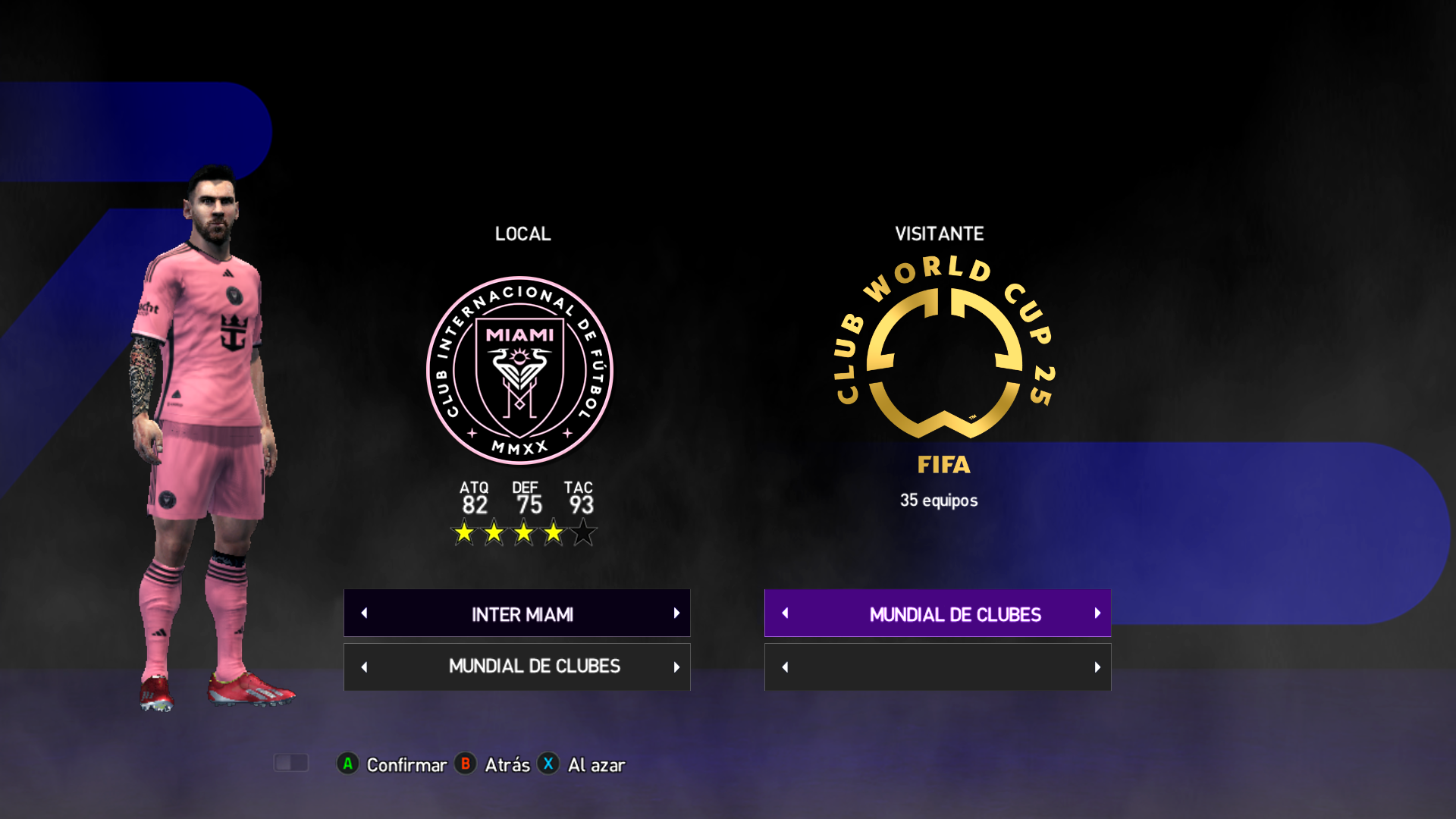
Task: Click the right arrow beside INTER MIAMI
Action: (676, 613)
